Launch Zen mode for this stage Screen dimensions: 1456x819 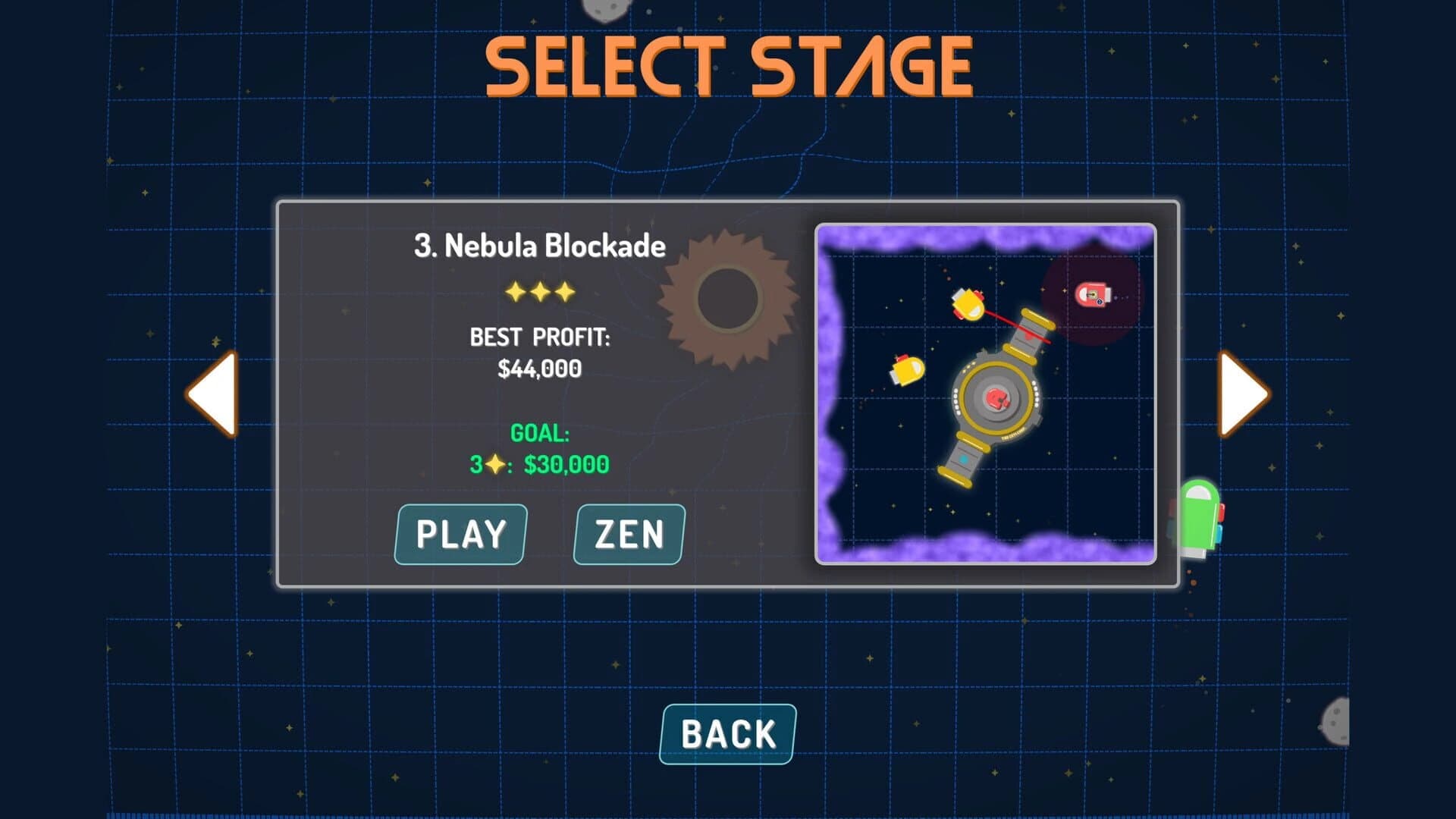629,534
